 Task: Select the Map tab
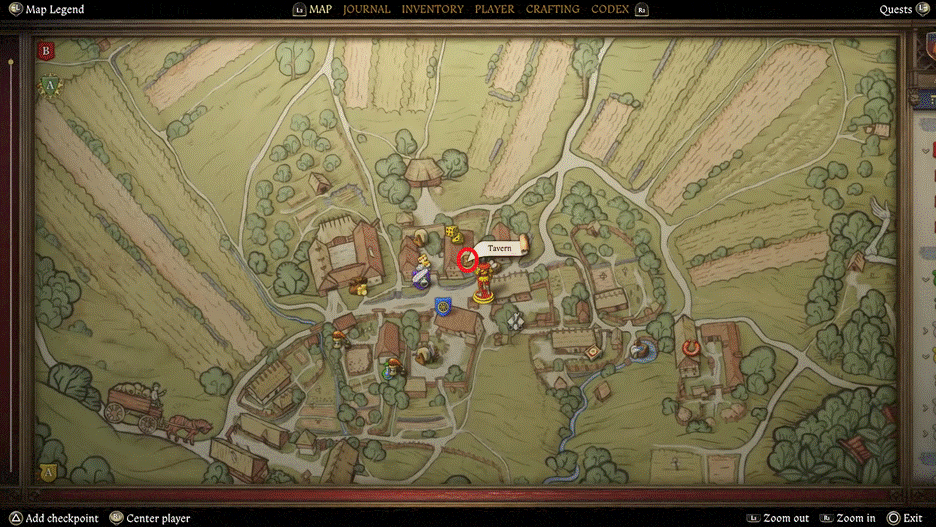[320, 9]
